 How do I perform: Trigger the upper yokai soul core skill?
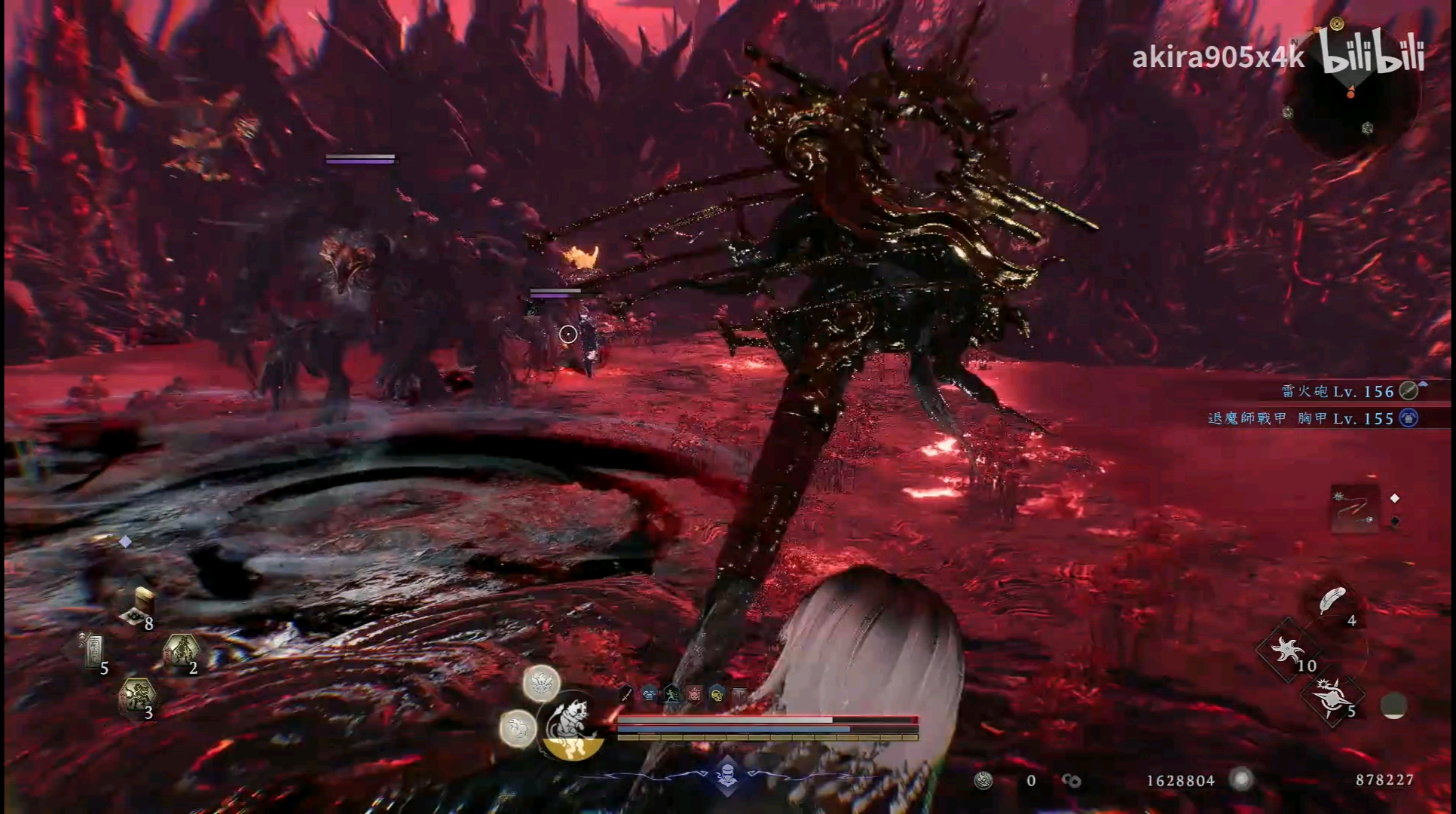(541, 684)
